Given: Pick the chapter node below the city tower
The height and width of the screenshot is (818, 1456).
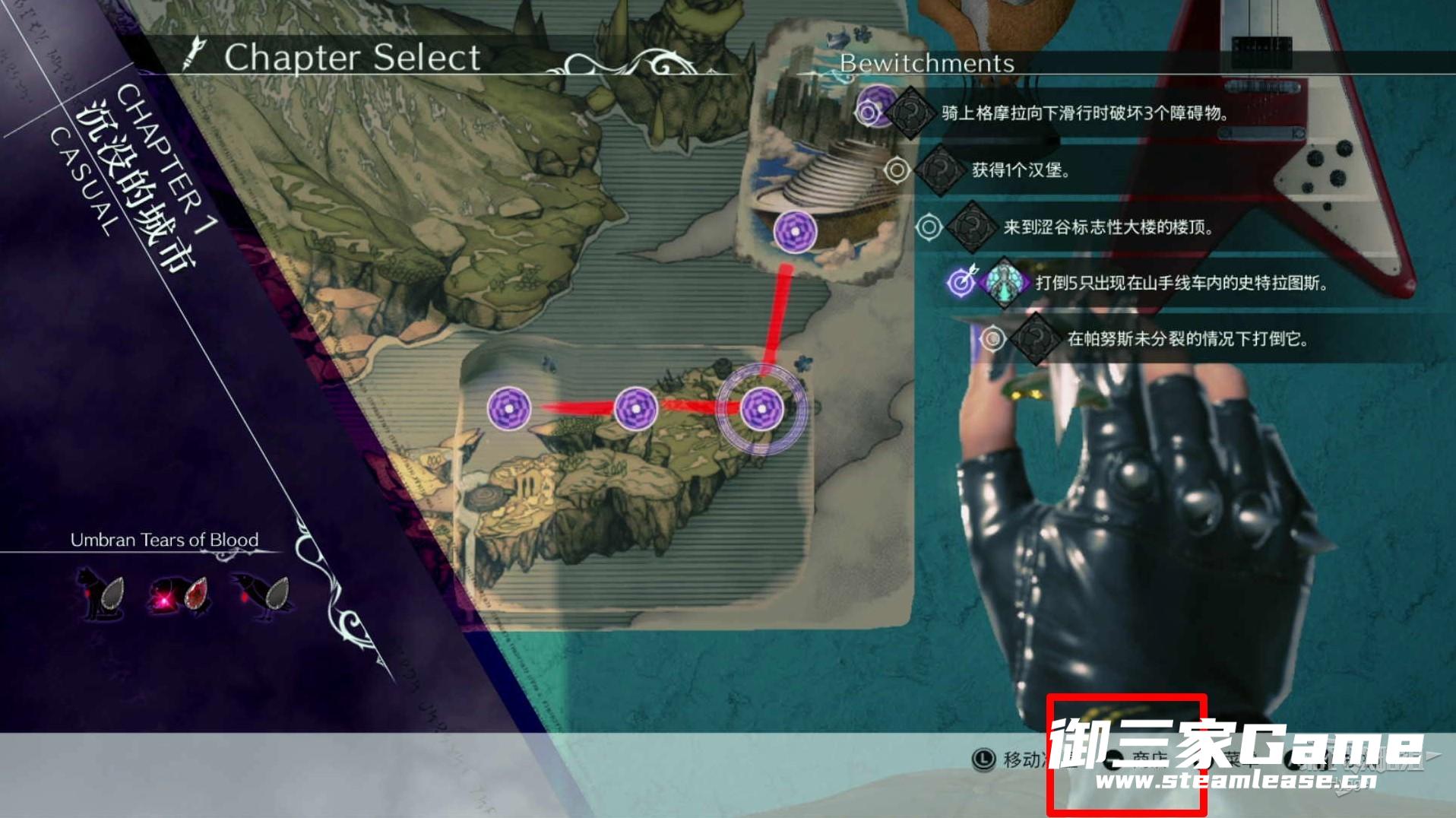Looking at the screenshot, I should [x=795, y=230].
